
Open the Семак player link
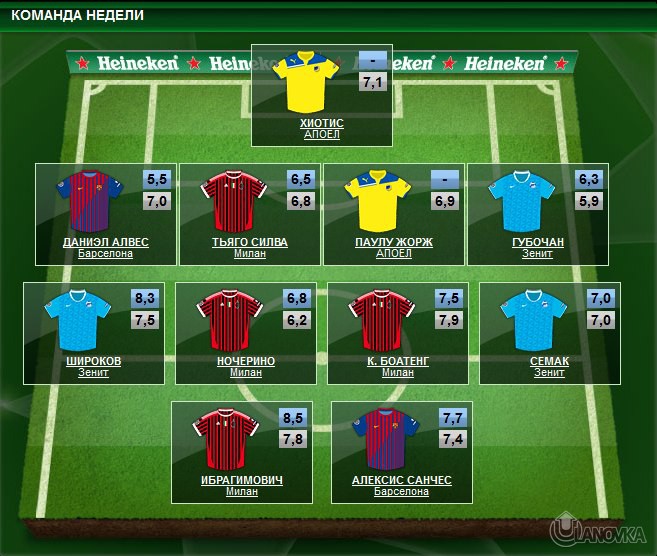tap(549, 361)
